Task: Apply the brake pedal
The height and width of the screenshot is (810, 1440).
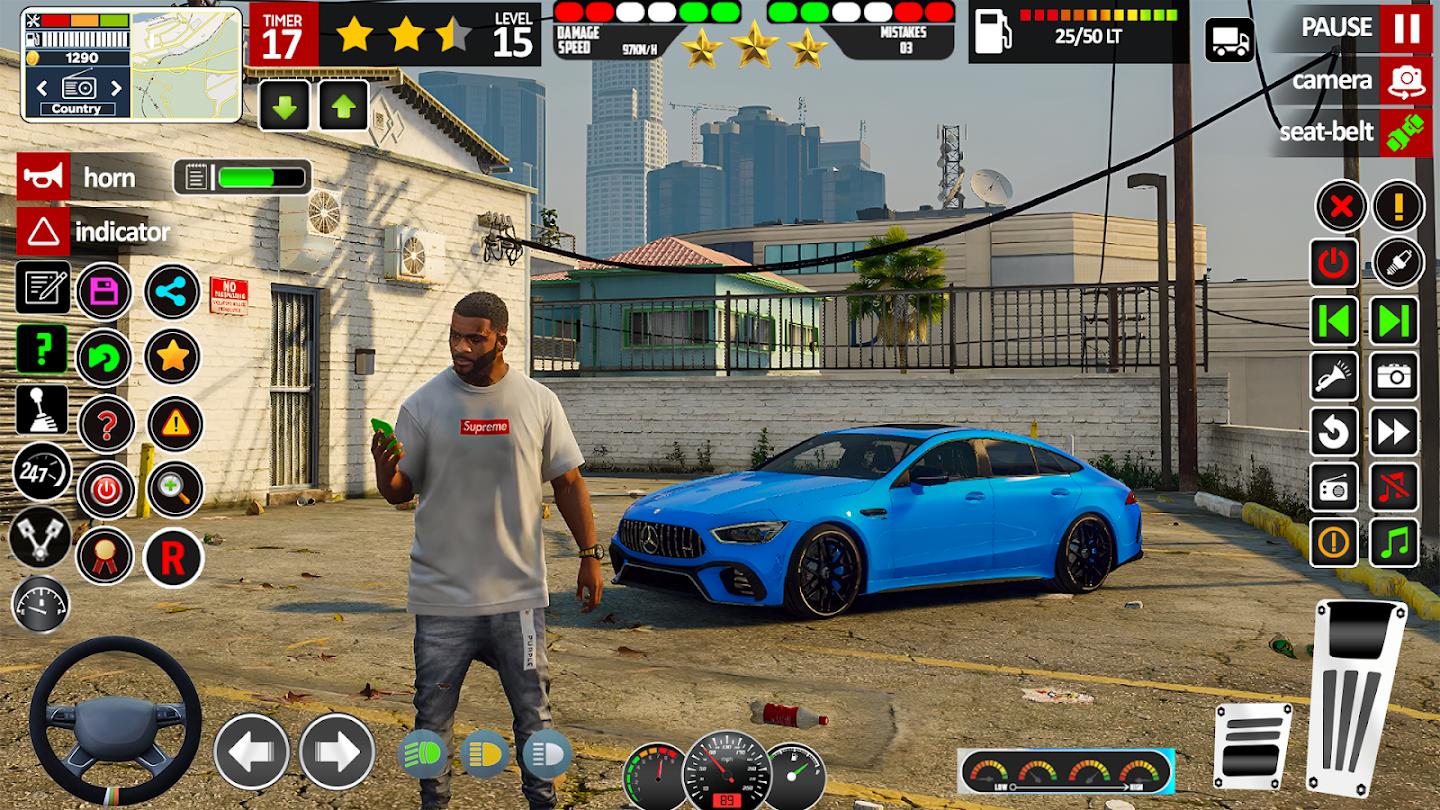Action: pos(1252,745)
